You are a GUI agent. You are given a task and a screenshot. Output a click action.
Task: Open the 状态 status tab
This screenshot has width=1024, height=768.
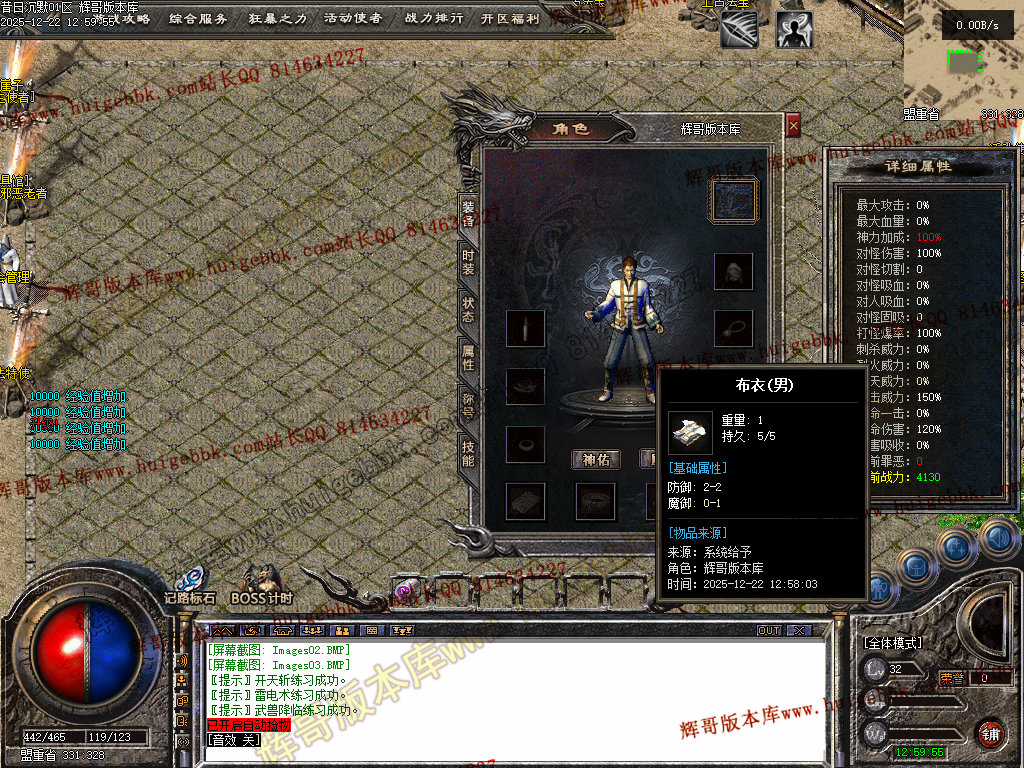[x=468, y=309]
